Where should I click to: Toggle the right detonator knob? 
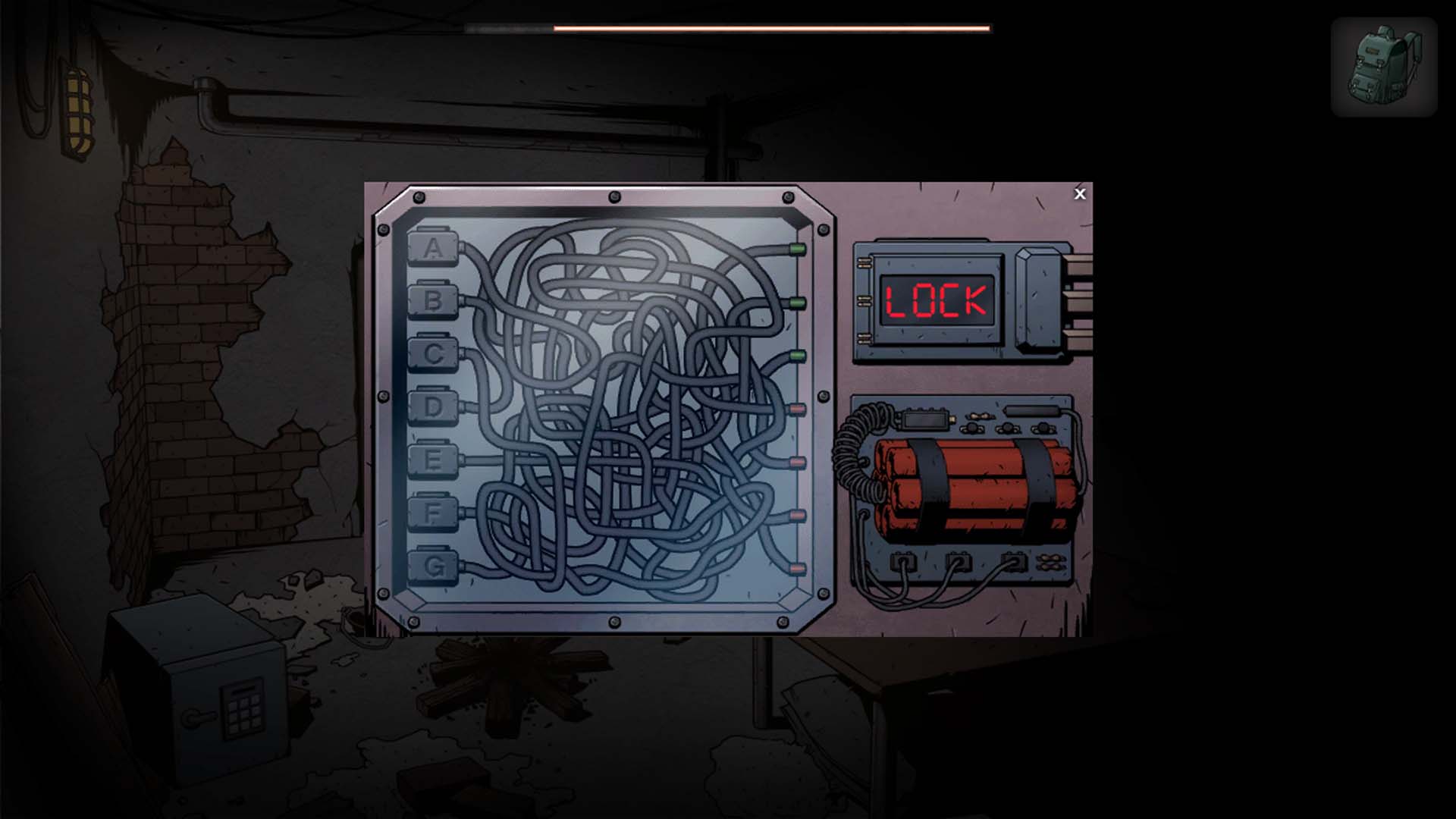pyautogui.click(x=1043, y=428)
